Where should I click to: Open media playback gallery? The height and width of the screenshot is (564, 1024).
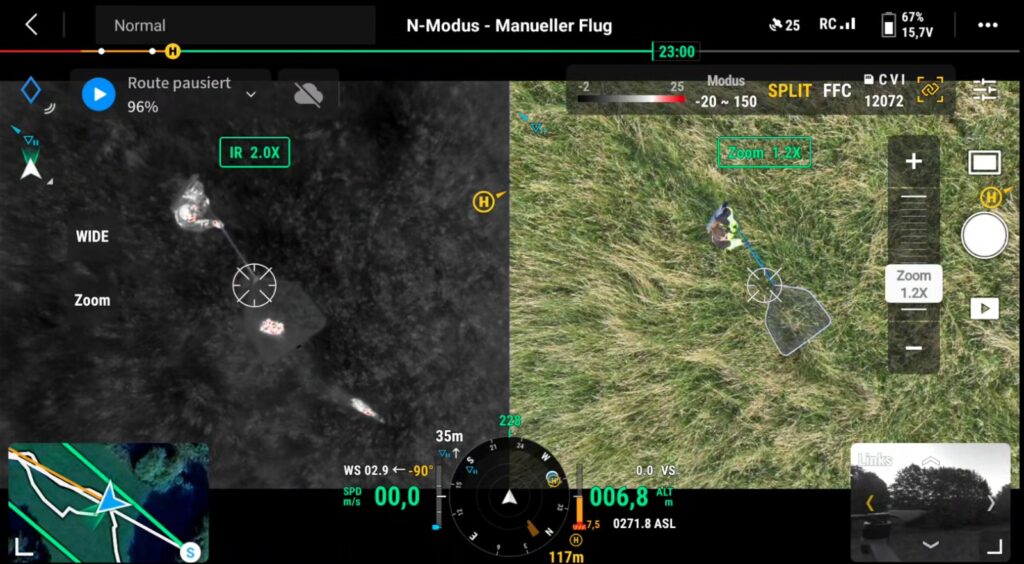(984, 308)
